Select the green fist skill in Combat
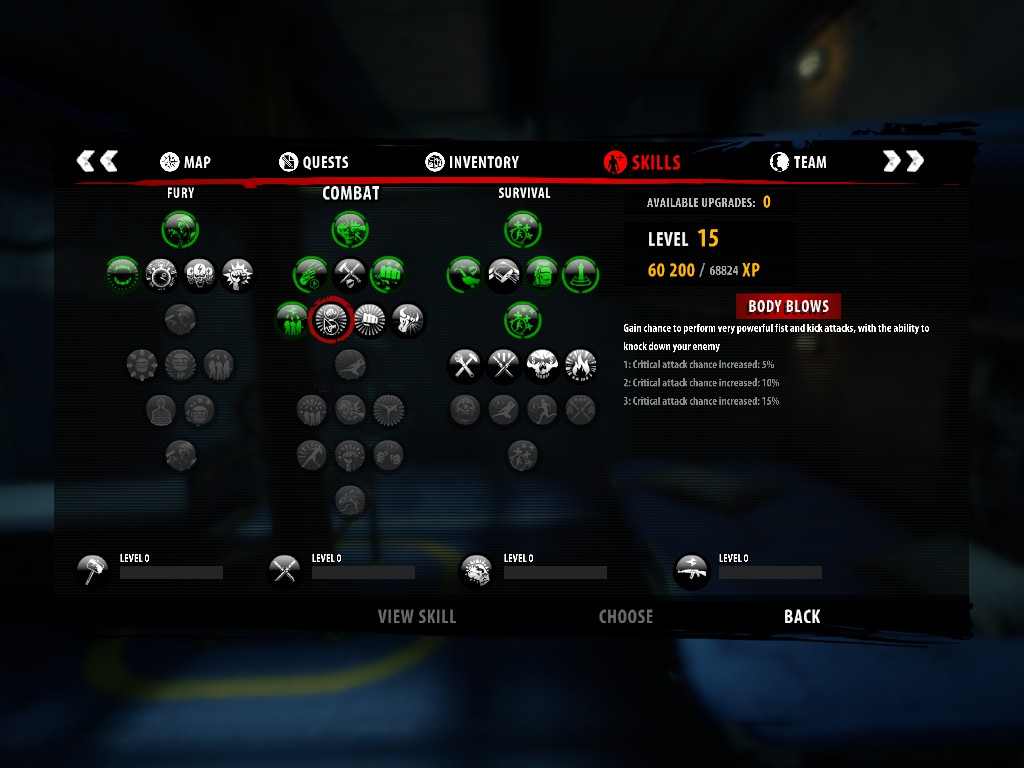Viewport: 1024px width, 768px height. point(388,273)
